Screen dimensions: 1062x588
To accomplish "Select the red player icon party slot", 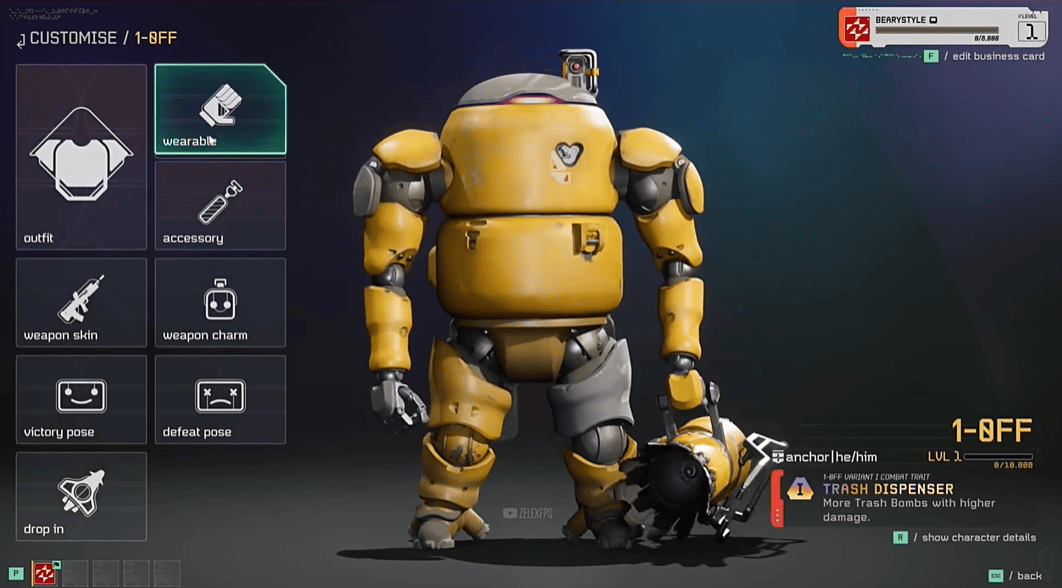I will click(45, 573).
